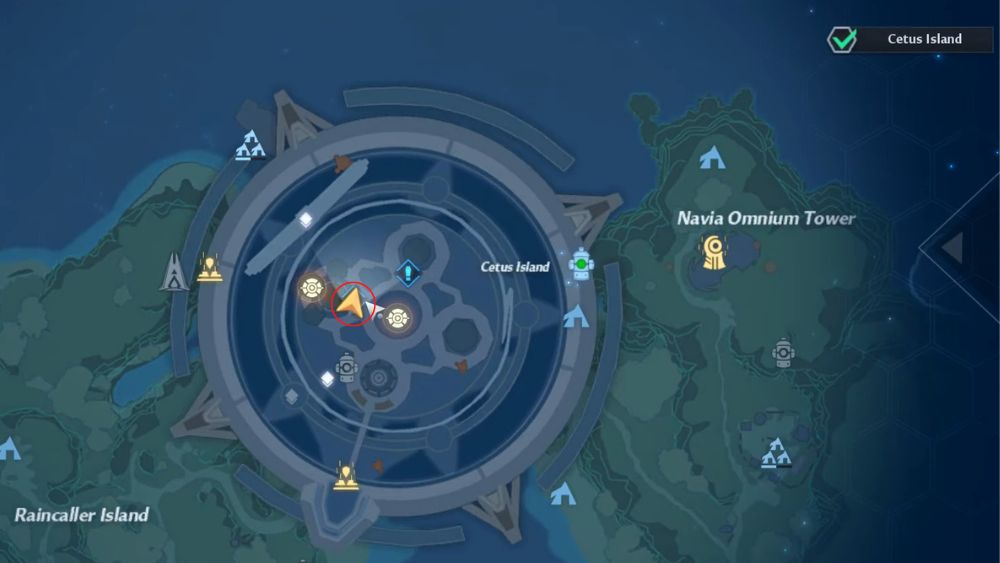Choose the gray spire tower marker
Viewport: 1000px width, 563px height.
[175, 271]
